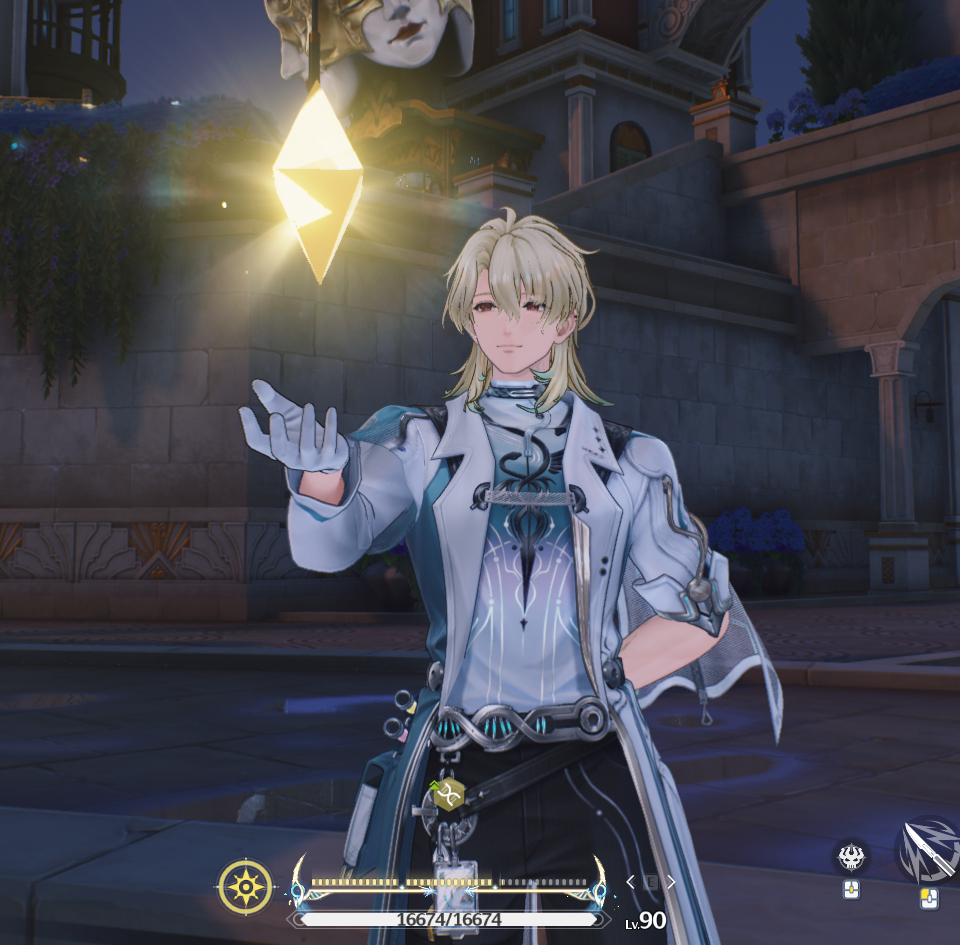Image resolution: width=960 pixels, height=945 pixels.
Task: Activate the skull mask skill icon
Action: click(851, 856)
